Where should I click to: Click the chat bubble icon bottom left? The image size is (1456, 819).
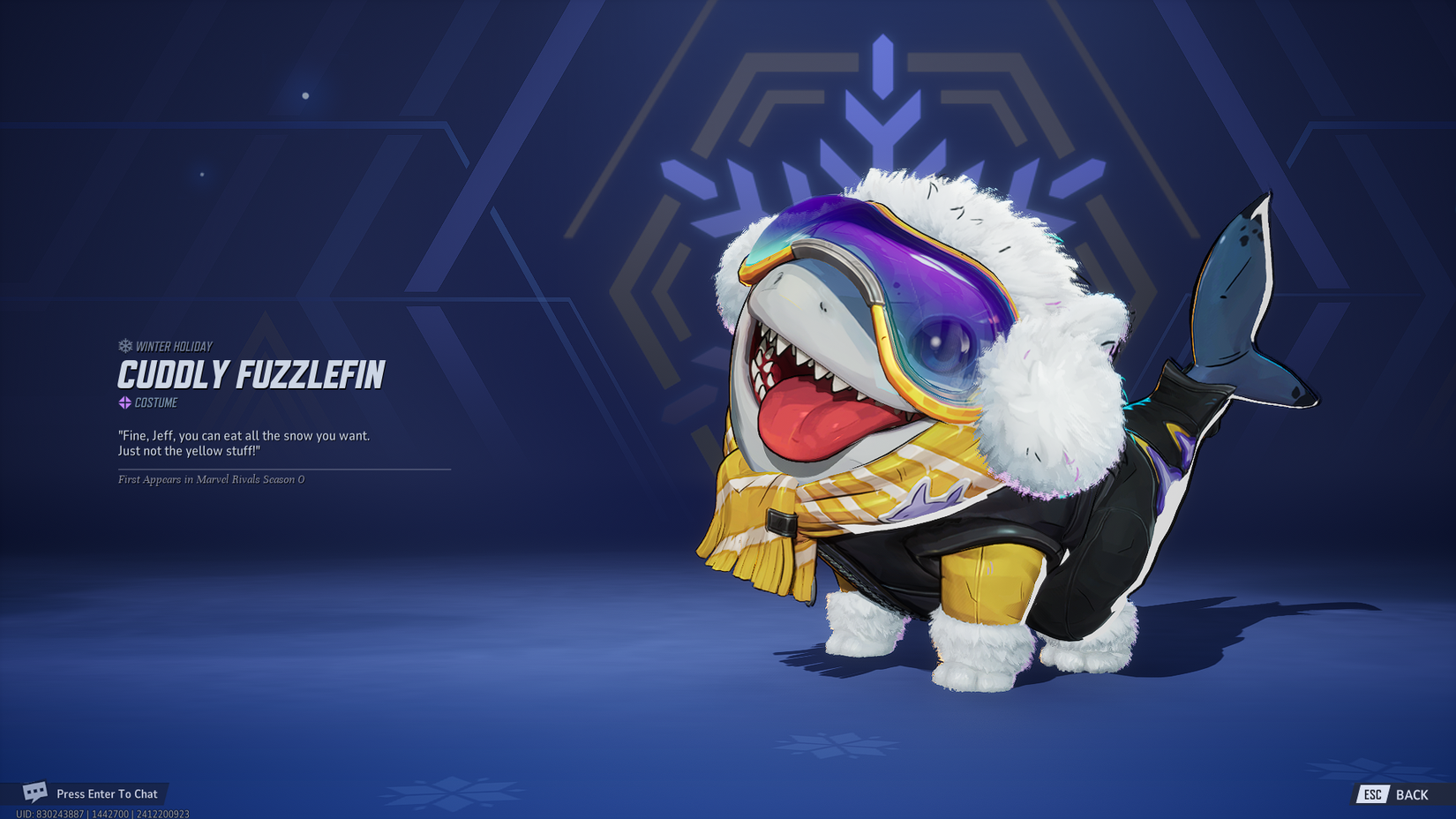pos(36,793)
